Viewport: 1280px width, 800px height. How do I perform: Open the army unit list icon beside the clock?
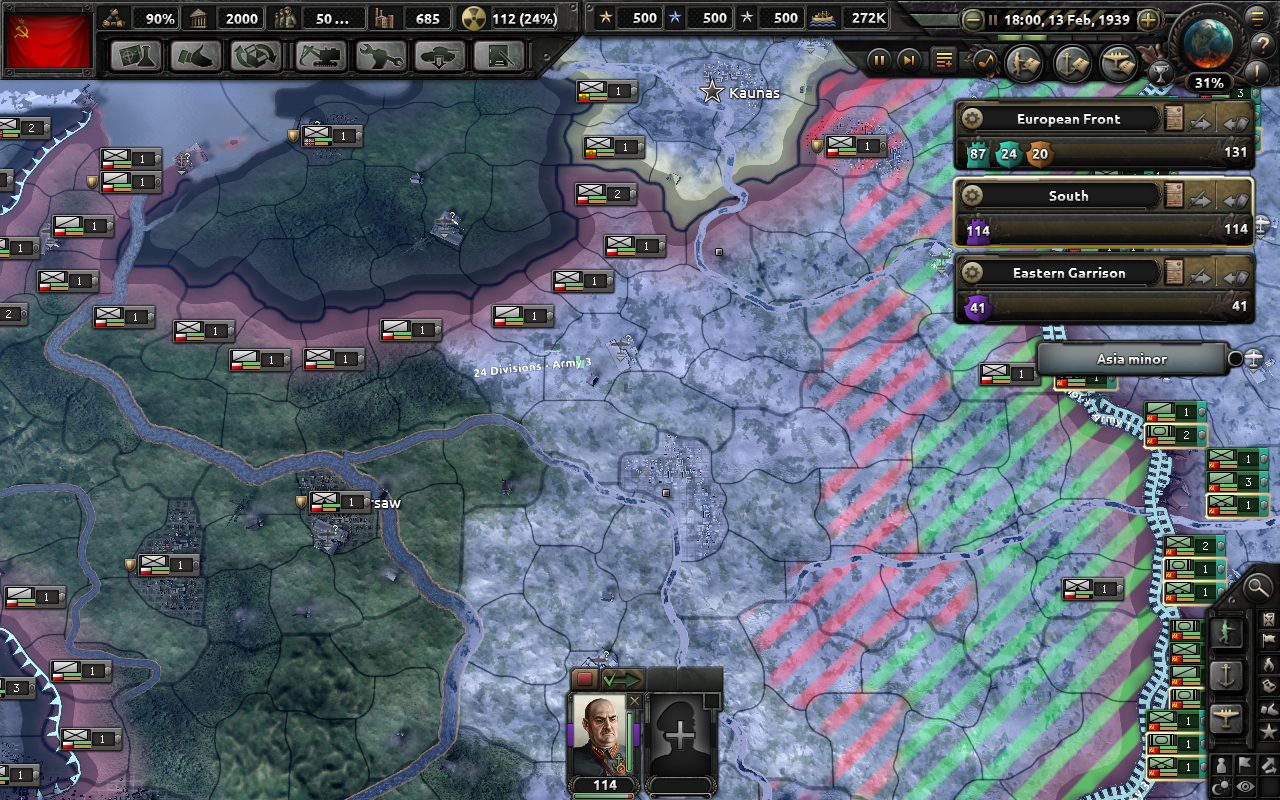[x=1022, y=62]
